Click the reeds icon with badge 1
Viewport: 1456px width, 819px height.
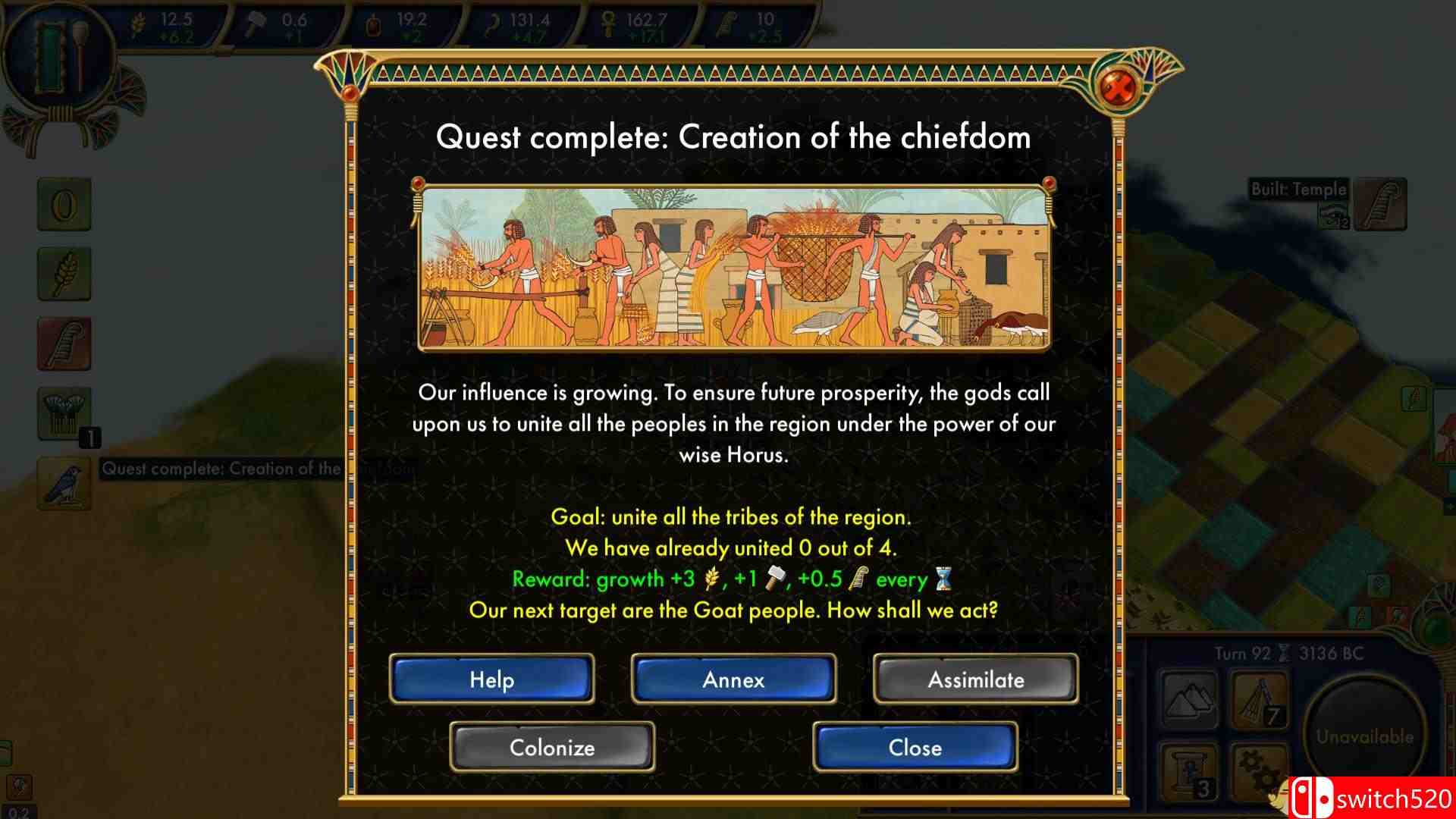[x=64, y=413]
